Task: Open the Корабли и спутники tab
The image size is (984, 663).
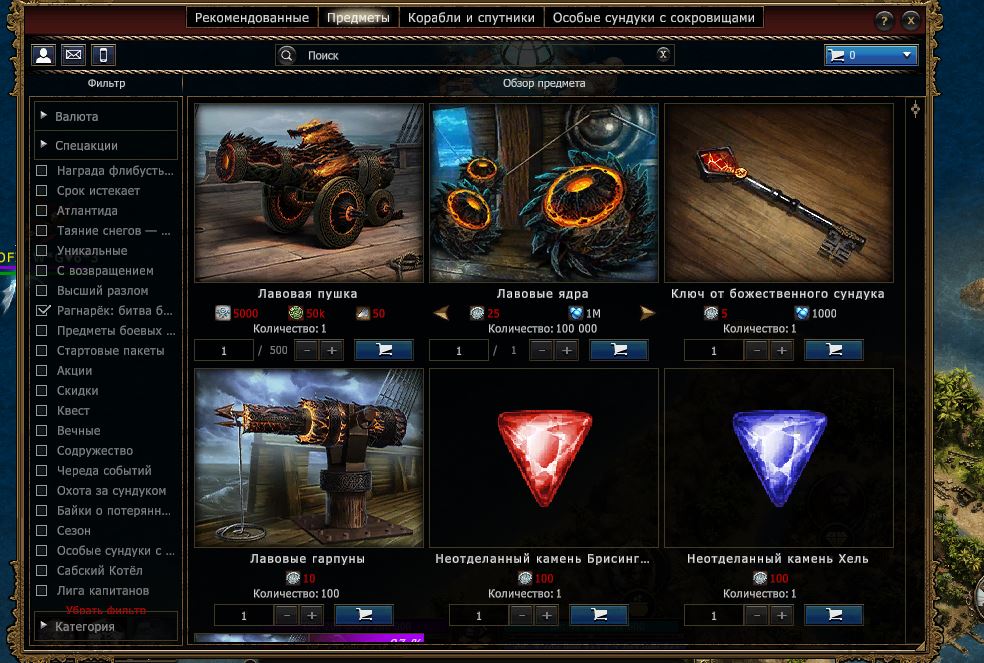Action: (x=472, y=18)
